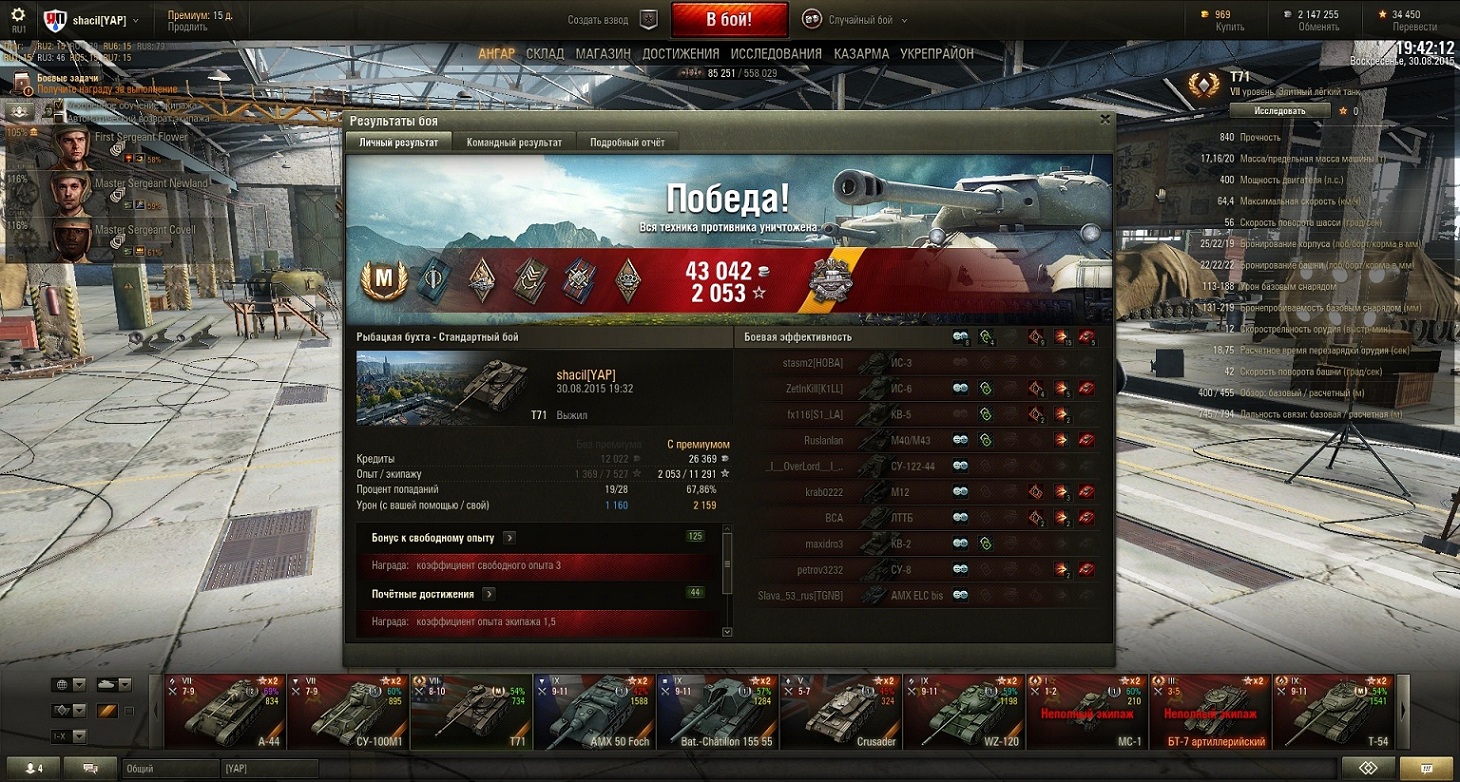The width and height of the screenshot is (1460, 782).
Task: Open the УКРЕПРАЙОН stronghold
Action: pos(936,54)
